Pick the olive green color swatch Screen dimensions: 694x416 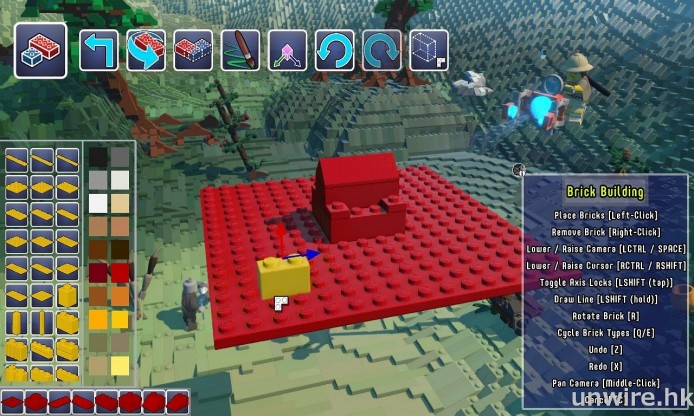click(x=98, y=342)
